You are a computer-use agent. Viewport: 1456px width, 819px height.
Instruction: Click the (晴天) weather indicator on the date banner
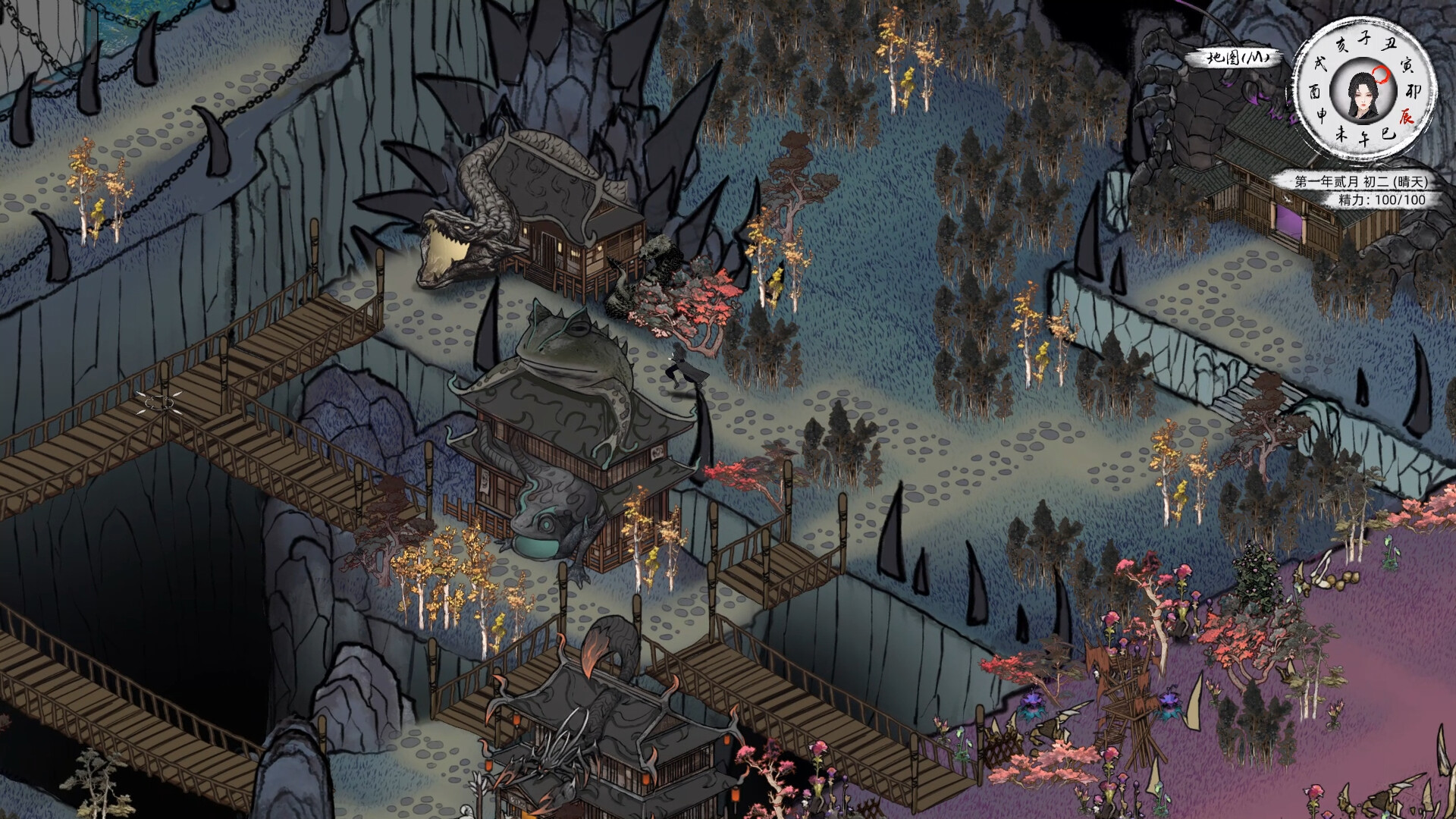1411,181
